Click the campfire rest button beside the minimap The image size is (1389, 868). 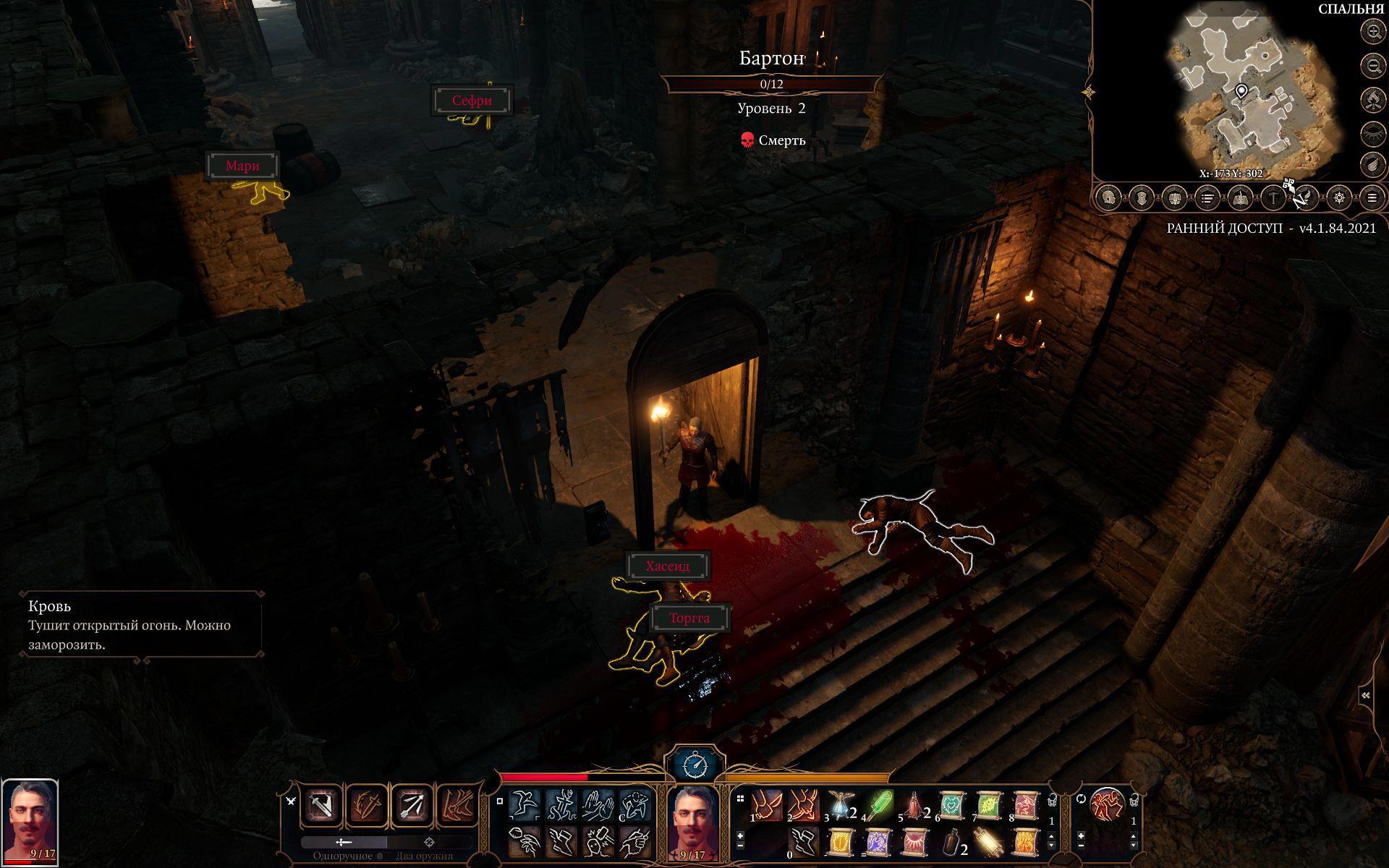pos(1372,100)
